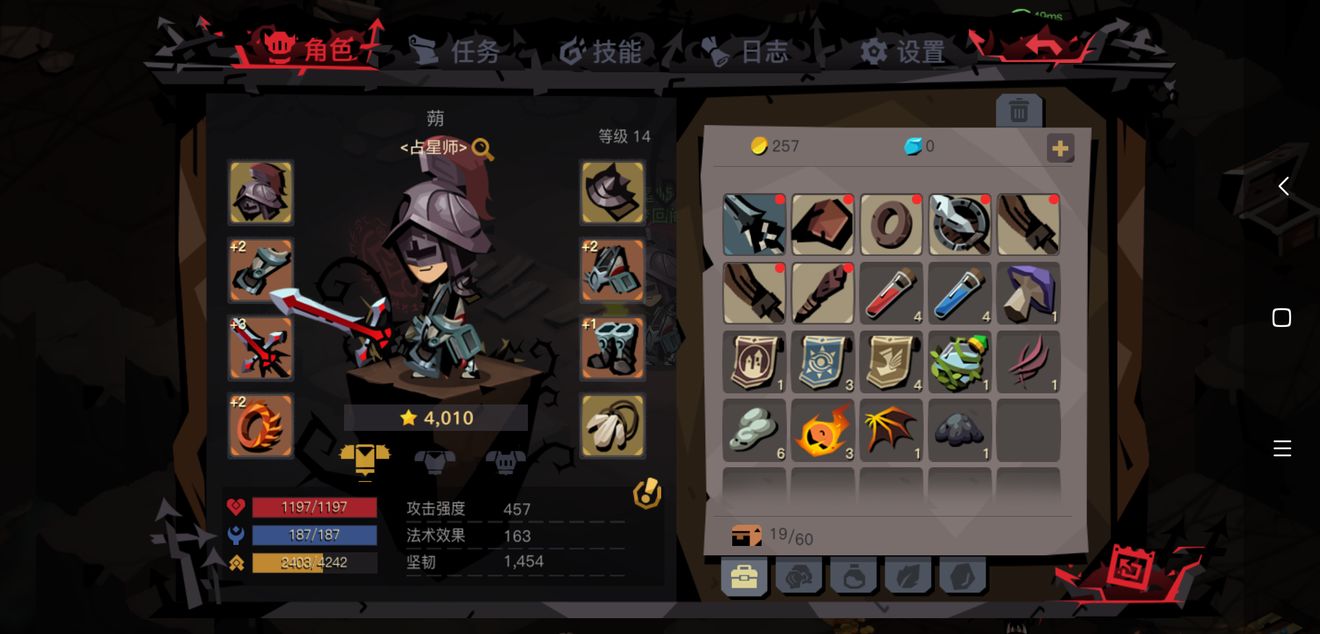Show the 日志 journal tab

(x=746, y=51)
